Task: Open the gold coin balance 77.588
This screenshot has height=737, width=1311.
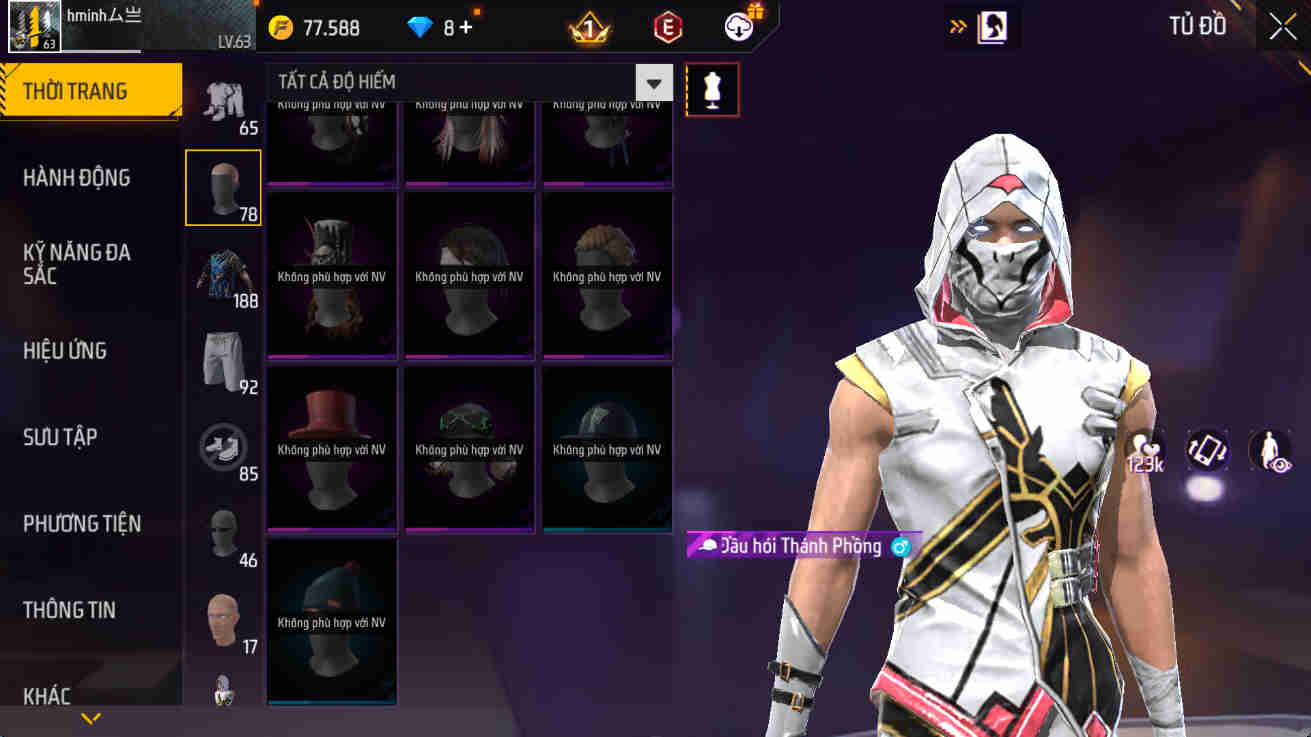Action: point(300,25)
